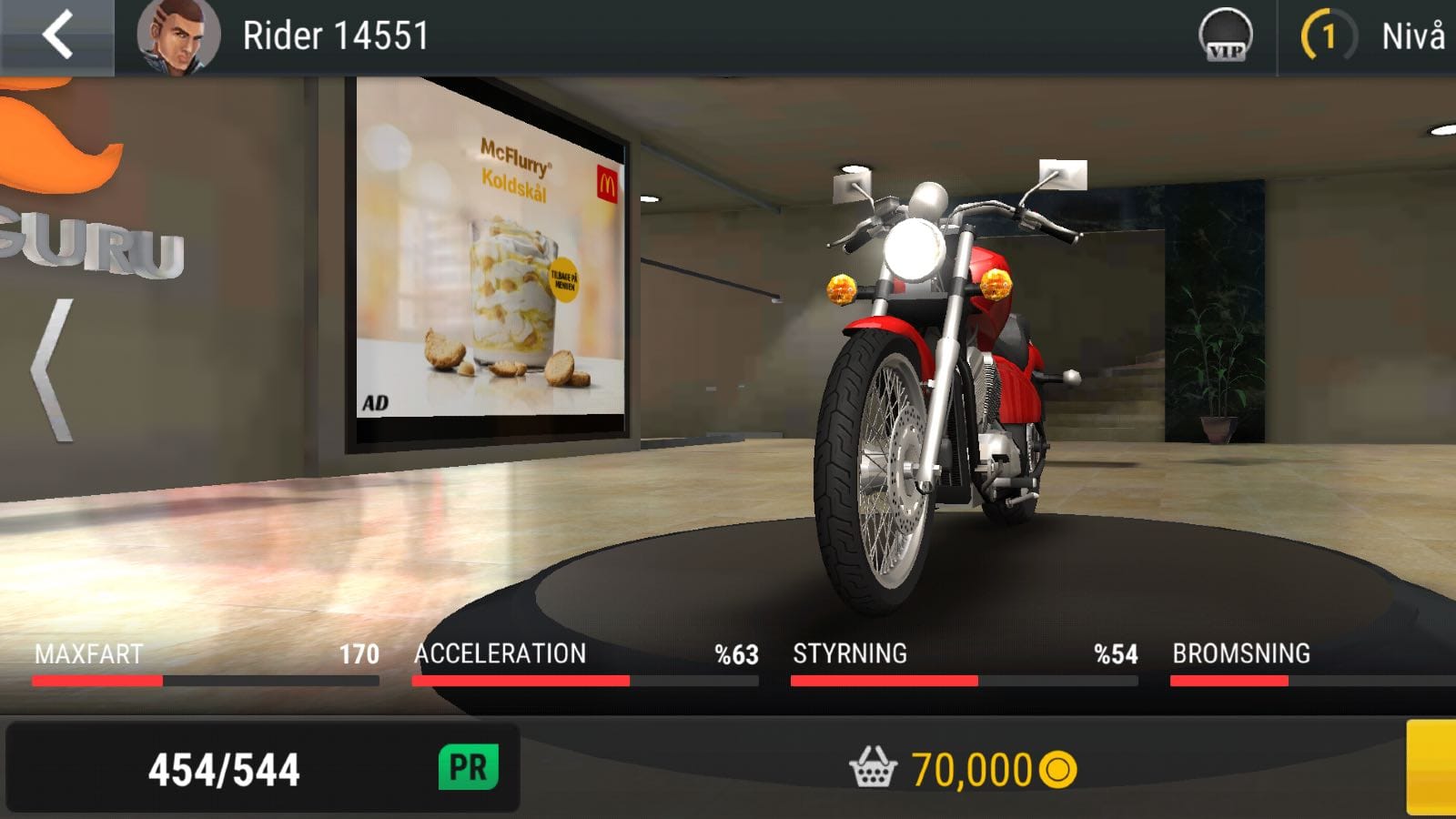1456x819 pixels.
Task: Open the McFlurry Koldskål ad billboard
Action: (491, 264)
